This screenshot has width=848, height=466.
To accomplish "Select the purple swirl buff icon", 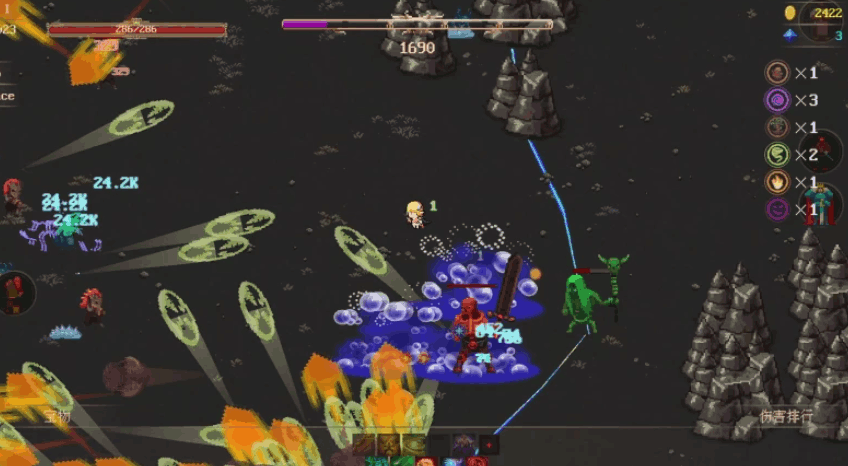I will point(777,100).
